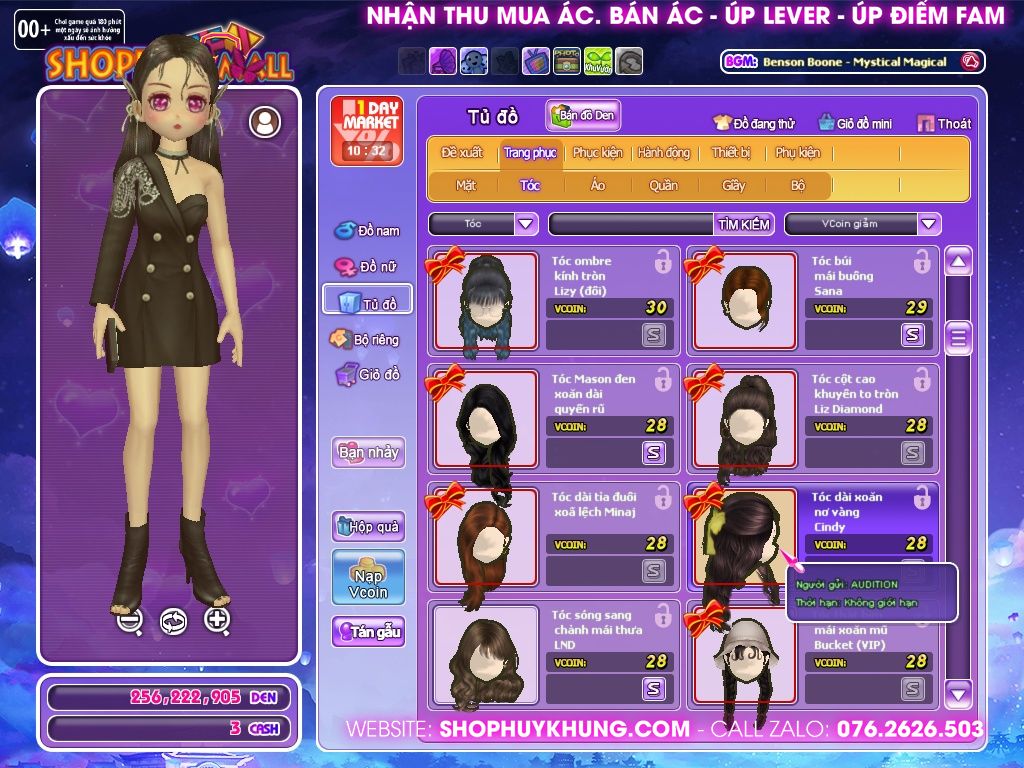1024x768 pixels.
Task: Show Đồ đang thử items
Action: (x=754, y=124)
